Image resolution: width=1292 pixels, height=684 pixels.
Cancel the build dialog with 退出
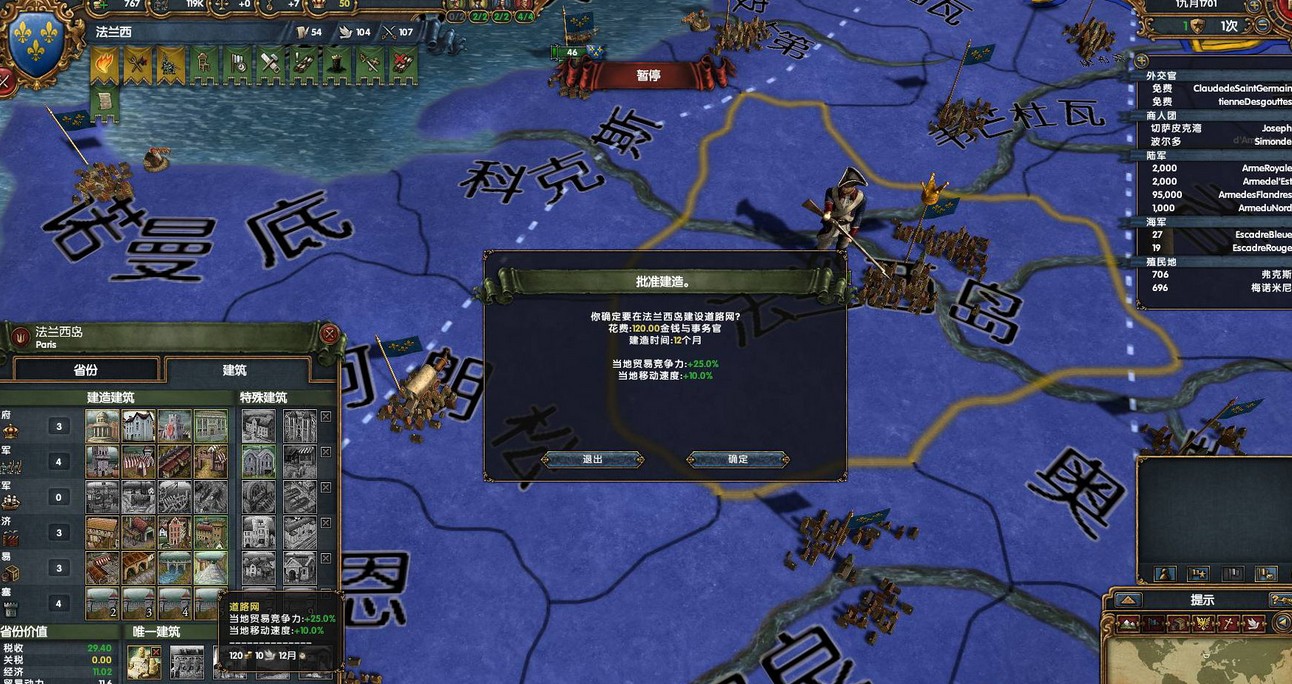click(592, 460)
